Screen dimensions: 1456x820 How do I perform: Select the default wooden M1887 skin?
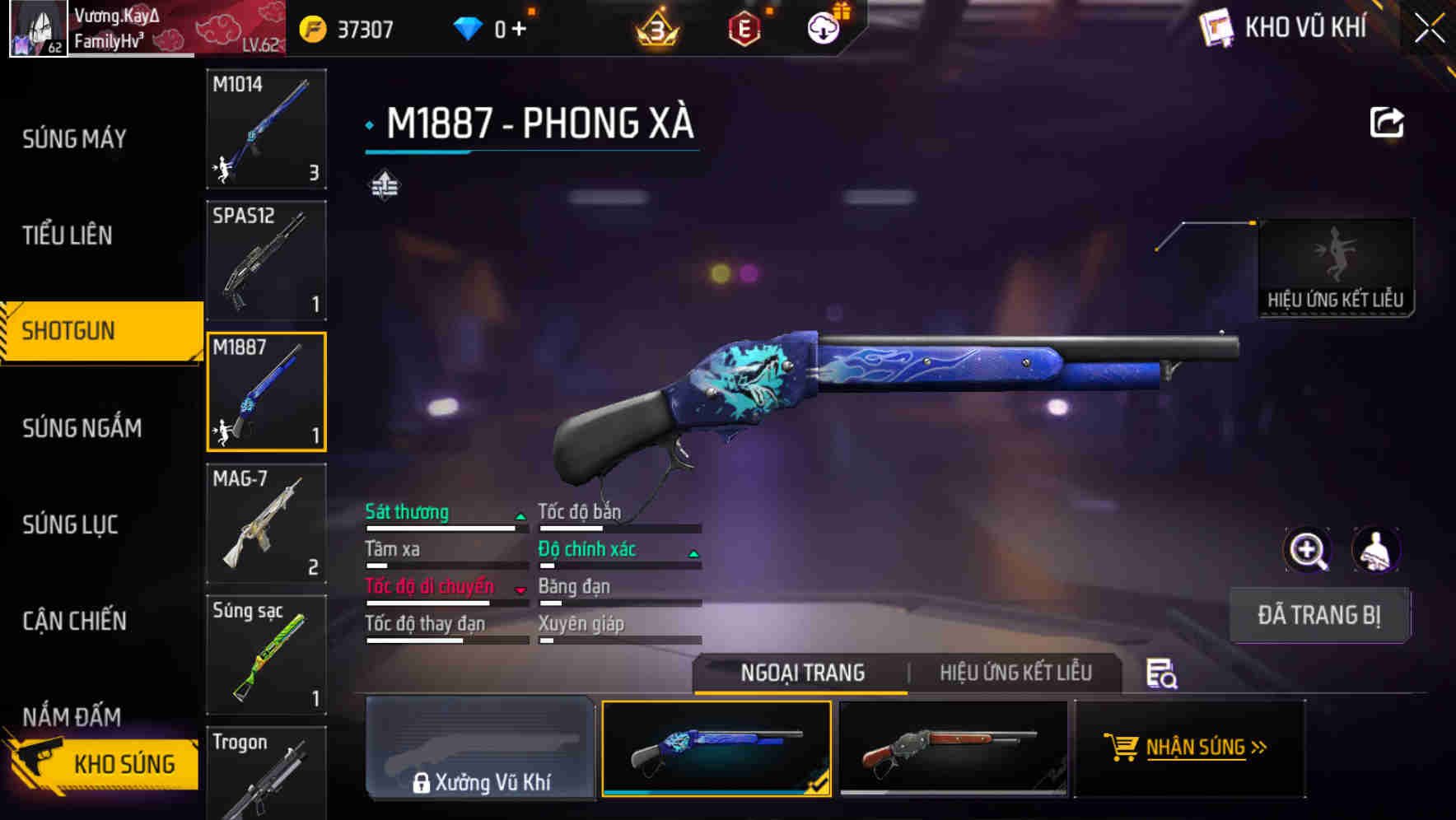954,749
